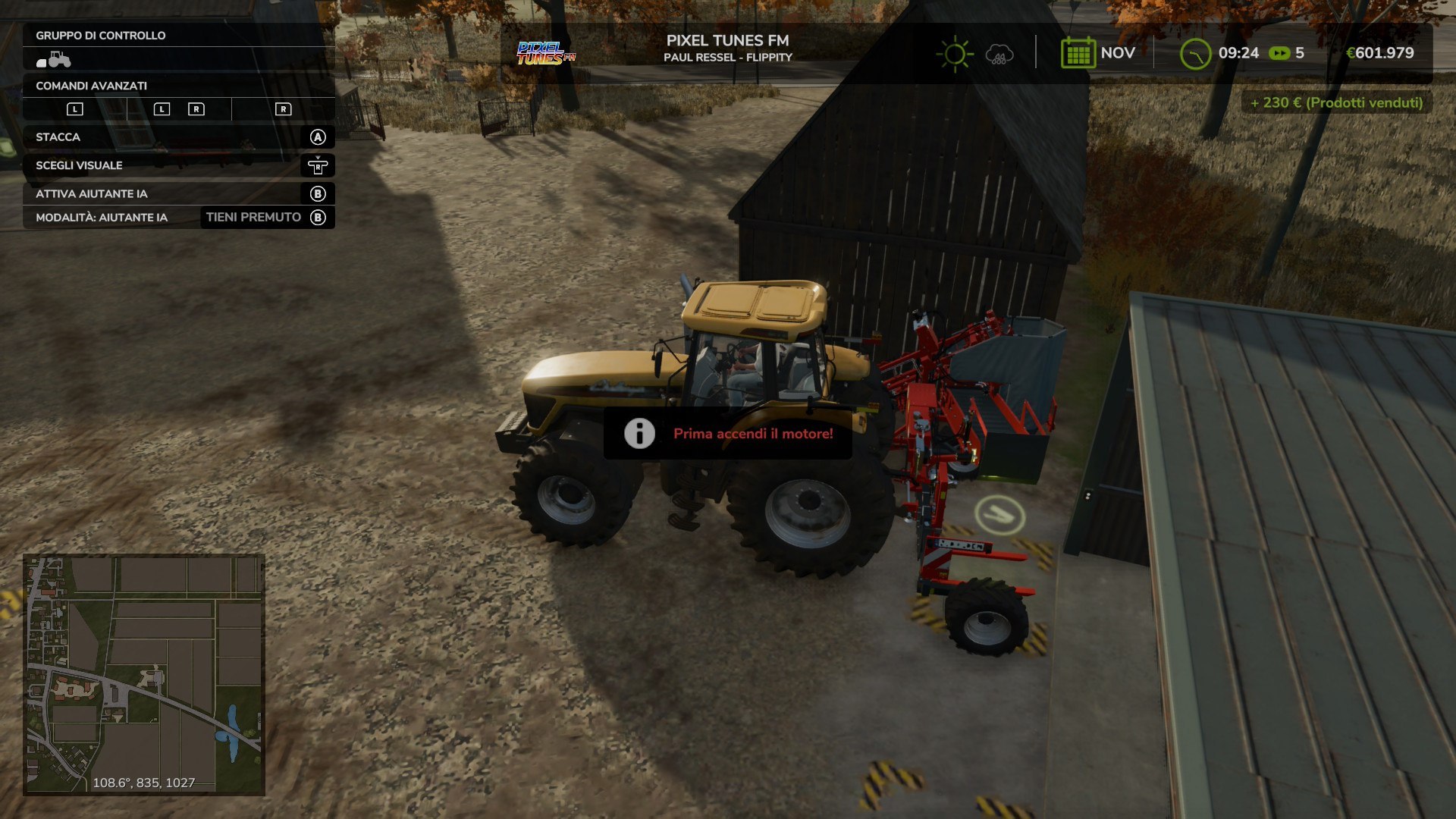Screen dimensions: 1456x819
Task: Select the tractor icon under Gruppo di Controllo
Action: [x=54, y=59]
